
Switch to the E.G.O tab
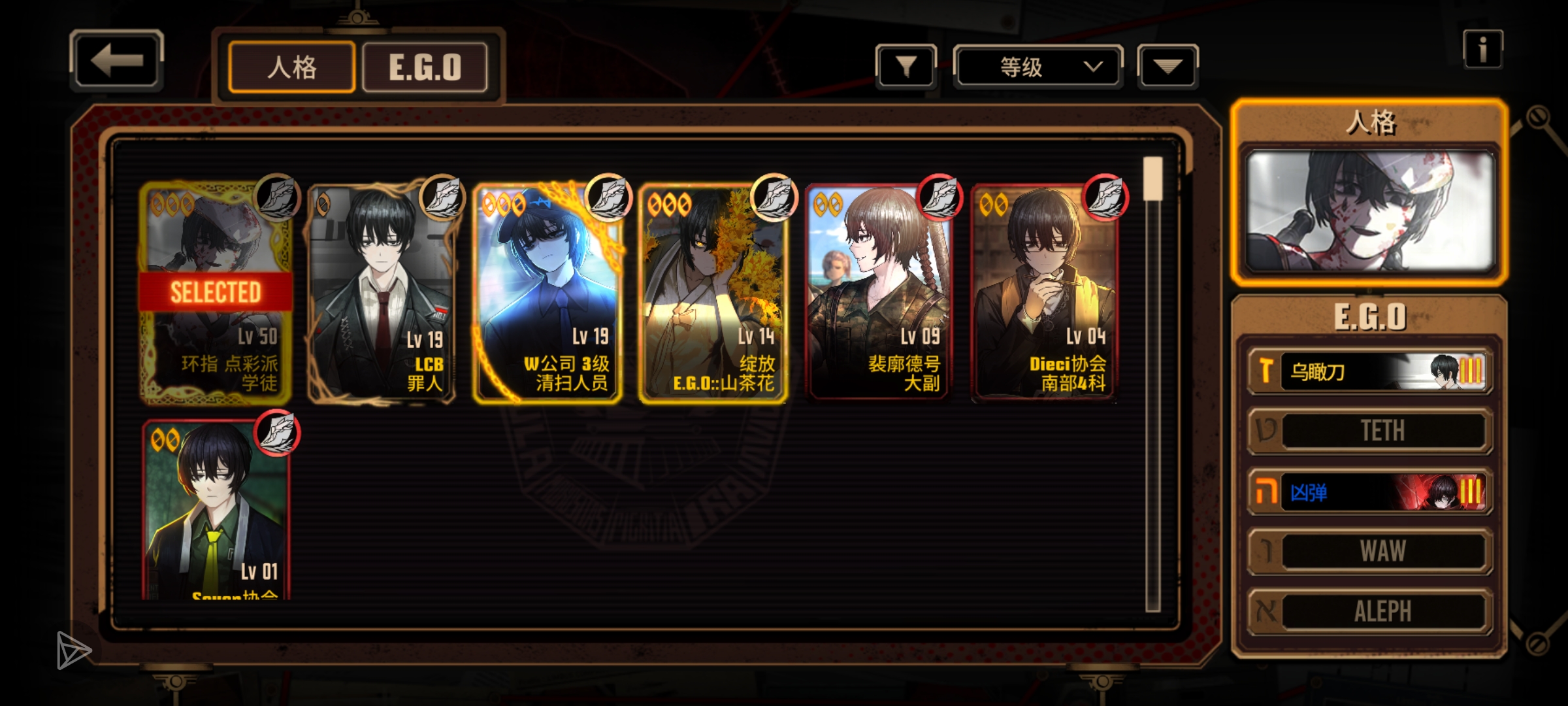point(425,67)
